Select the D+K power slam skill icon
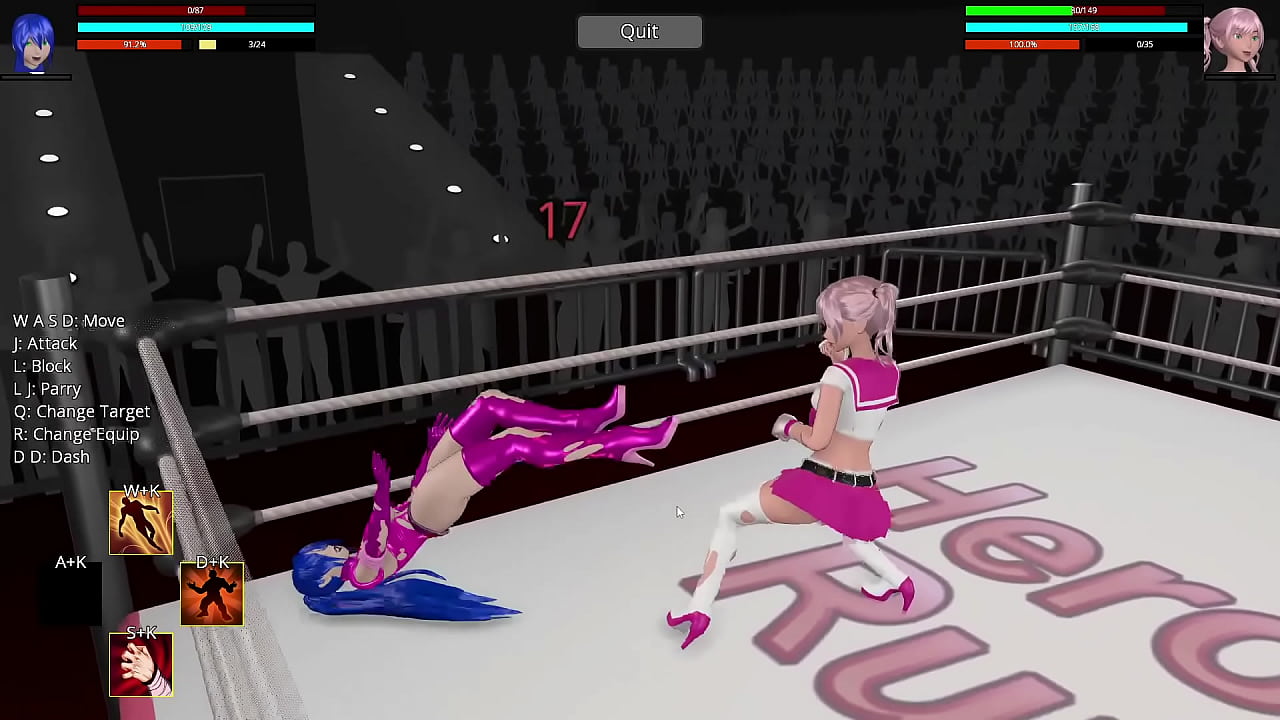Image resolution: width=1280 pixels, height=720 pixels. [x=211, y=592]
